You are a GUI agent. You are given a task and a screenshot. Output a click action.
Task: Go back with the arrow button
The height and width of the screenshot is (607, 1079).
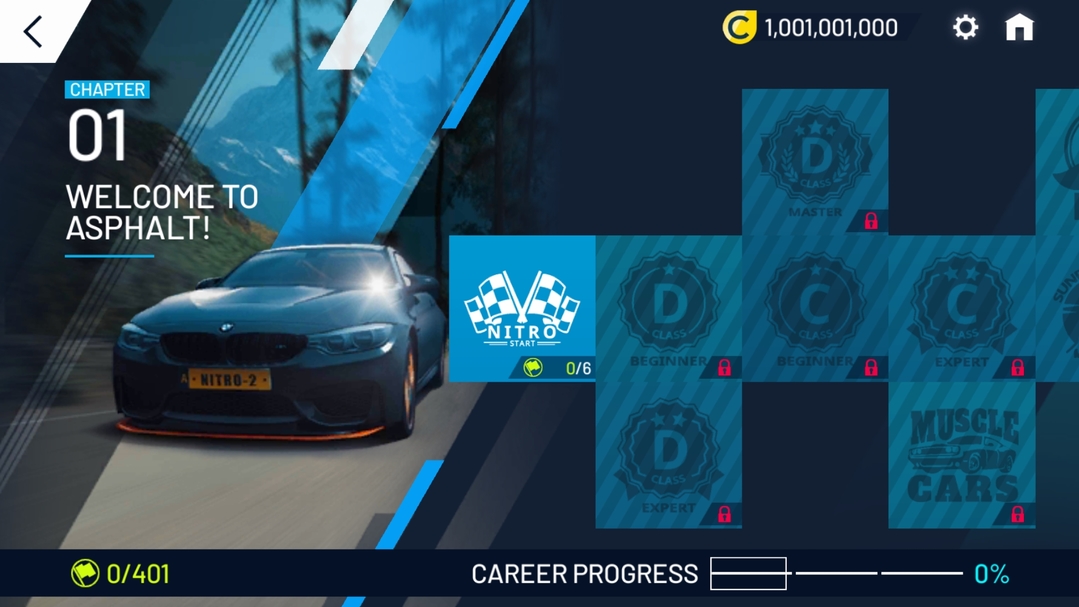click(33, 31)
